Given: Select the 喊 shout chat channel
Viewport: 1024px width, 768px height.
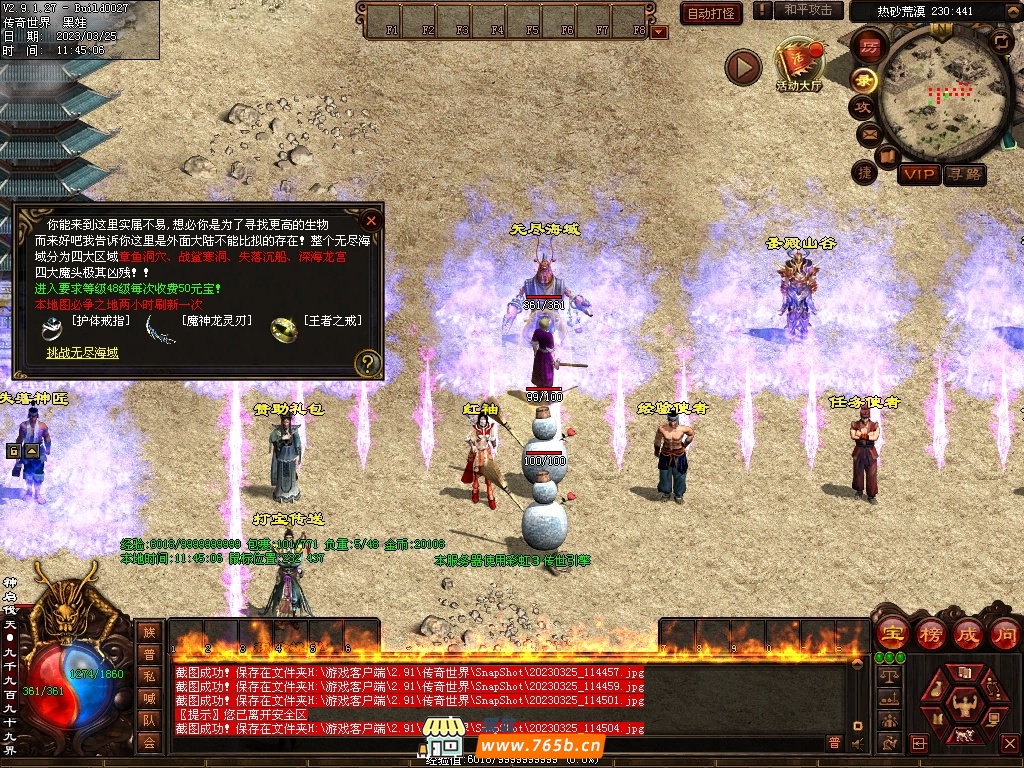Looking at the screenshot, I should [x=149, y=697].
